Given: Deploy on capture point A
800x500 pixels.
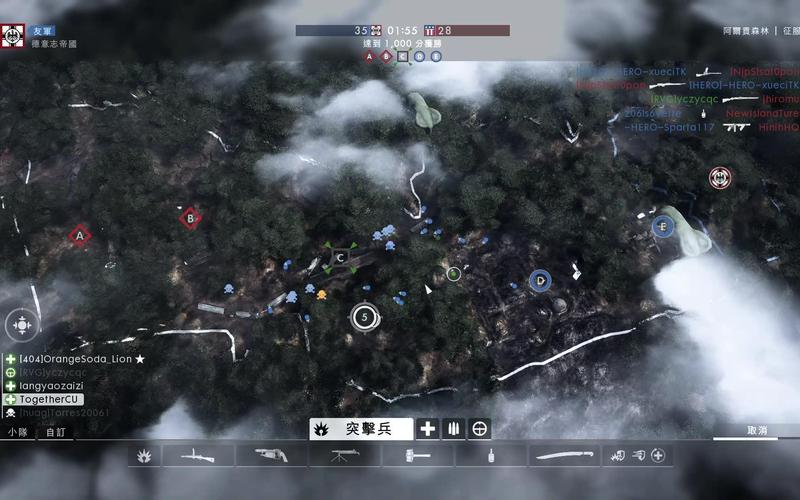Looking at the screenshot, I should [x=79, y=236].
